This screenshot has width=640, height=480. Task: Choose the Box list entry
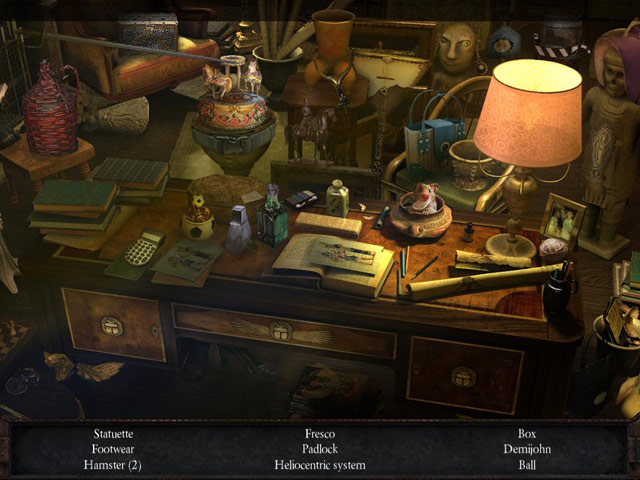point(527,434)
